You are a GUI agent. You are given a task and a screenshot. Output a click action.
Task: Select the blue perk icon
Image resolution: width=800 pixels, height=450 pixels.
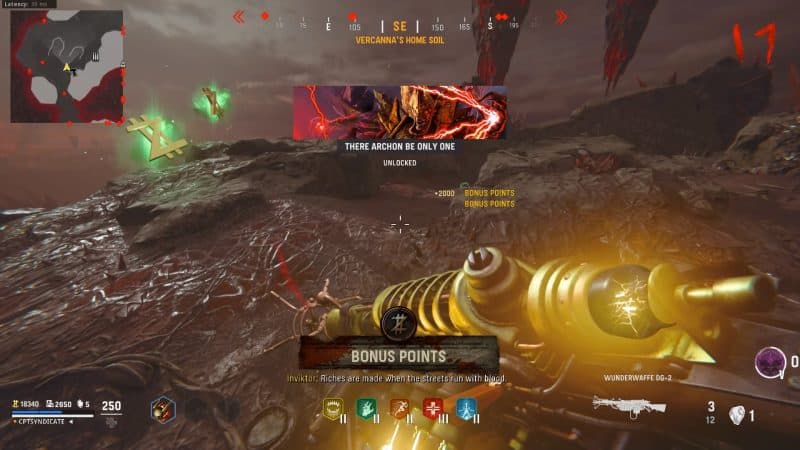click(466, 408)
